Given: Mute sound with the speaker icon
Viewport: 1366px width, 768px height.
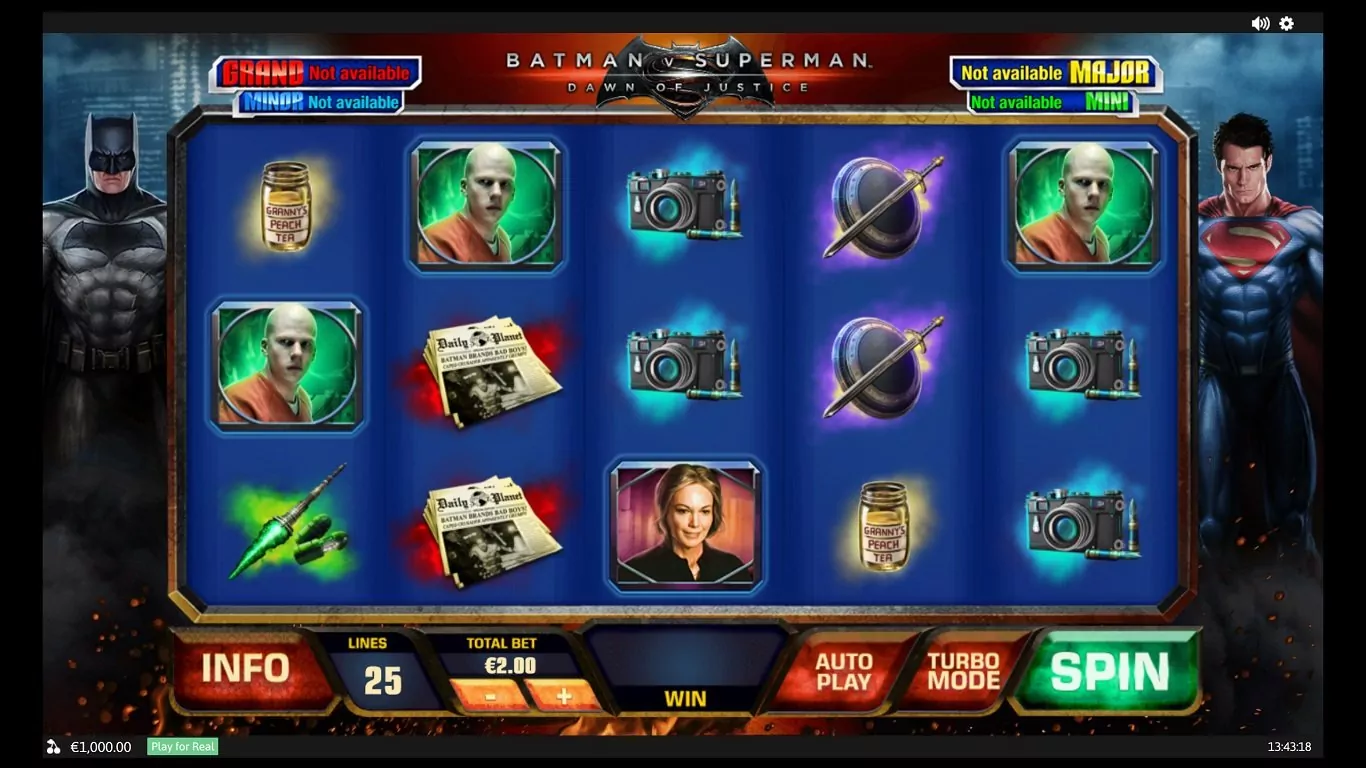Looking at the screenshot, I should point(1260,23).
